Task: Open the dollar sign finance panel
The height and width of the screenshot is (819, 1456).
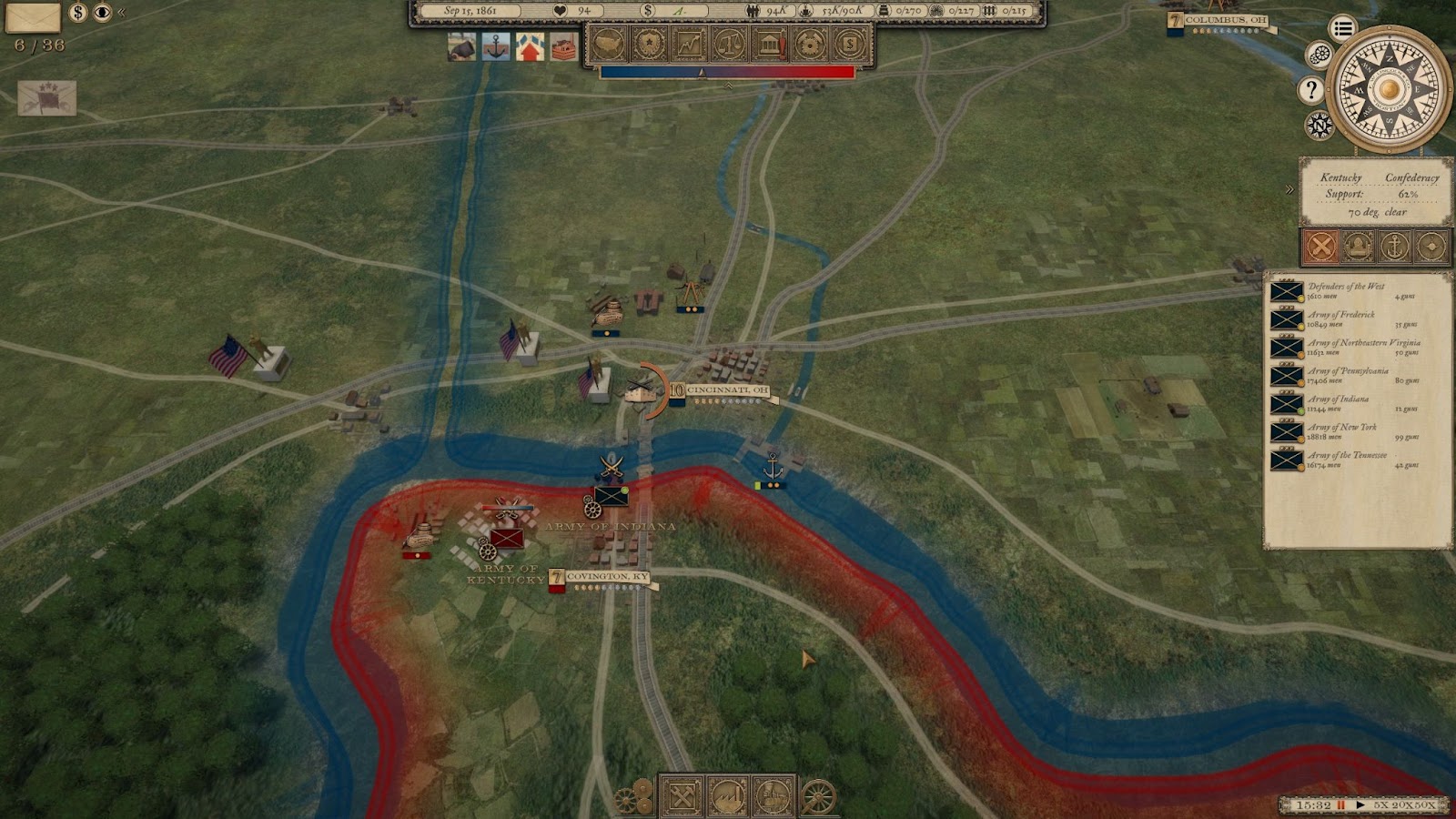Action: (x=849, y=43)
